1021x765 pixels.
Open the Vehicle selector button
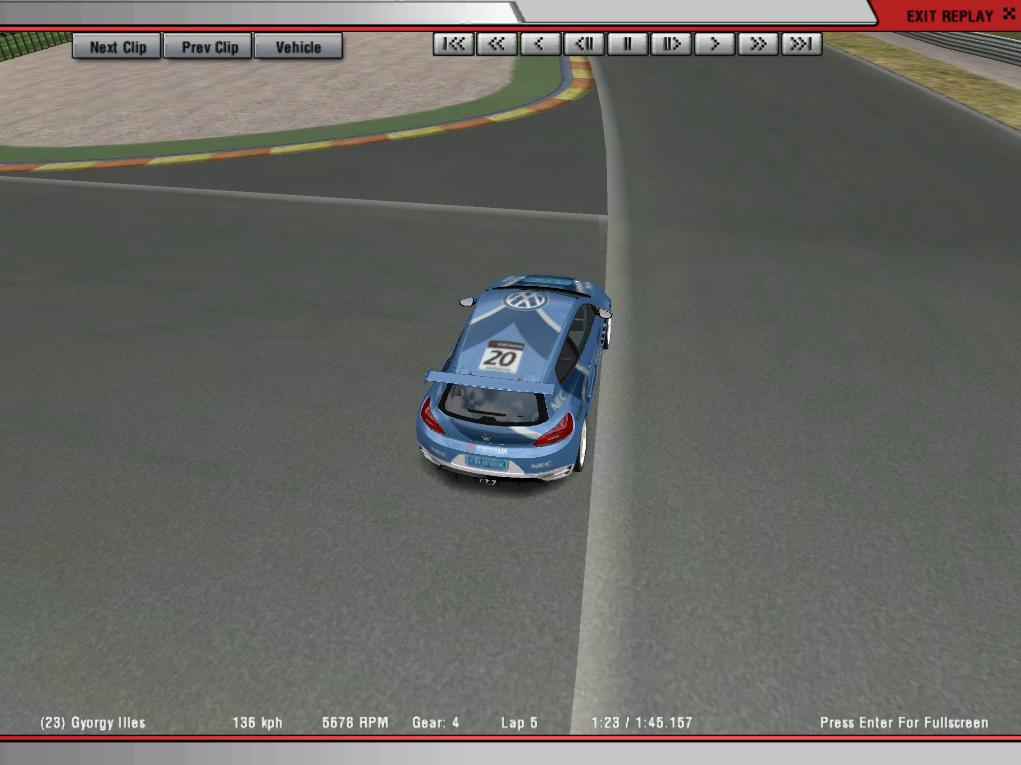(298, 47)
